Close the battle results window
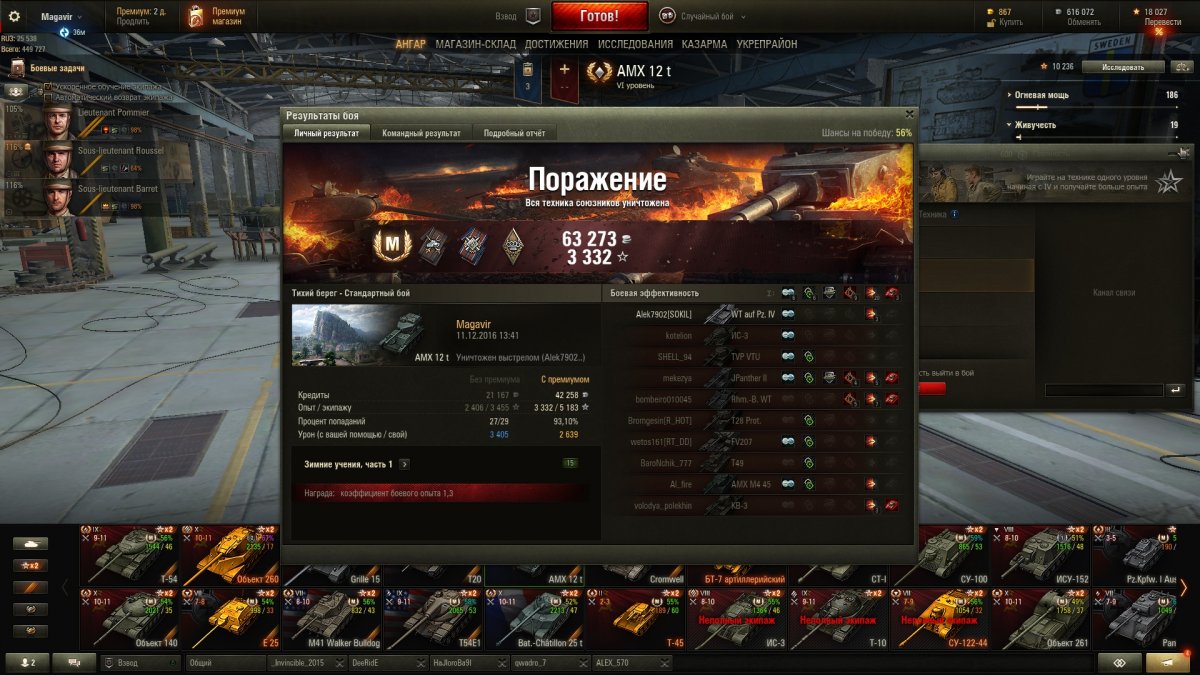 909,114
